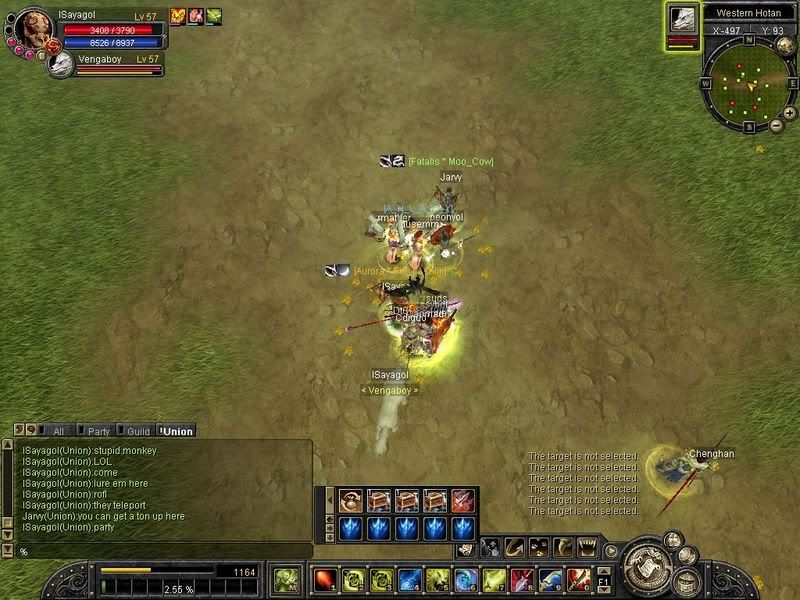800x600 pixels.
Task: Activate the red skill in hotbar slot 8
Action: [x=522, y=580]
